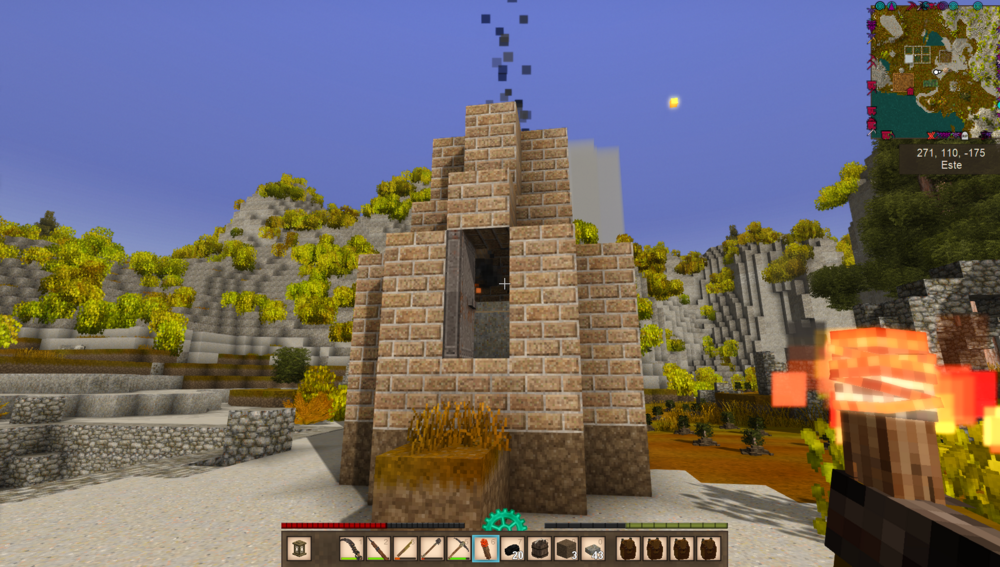Choose the shovel hotbar slot
The width and height of the screenshot is (1000, 567).
coord(431,548)
